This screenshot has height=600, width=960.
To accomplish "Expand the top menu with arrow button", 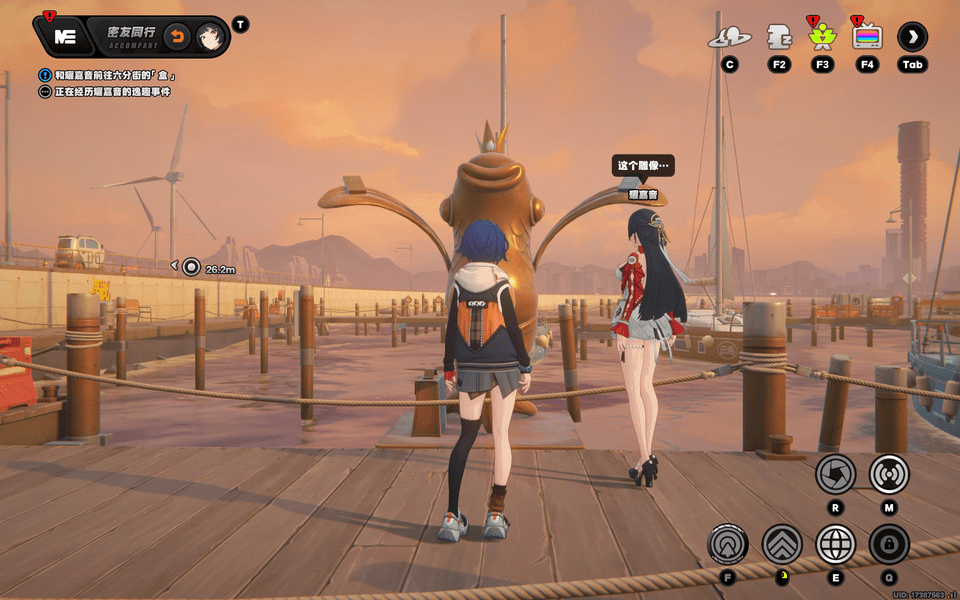I will 912,38.
